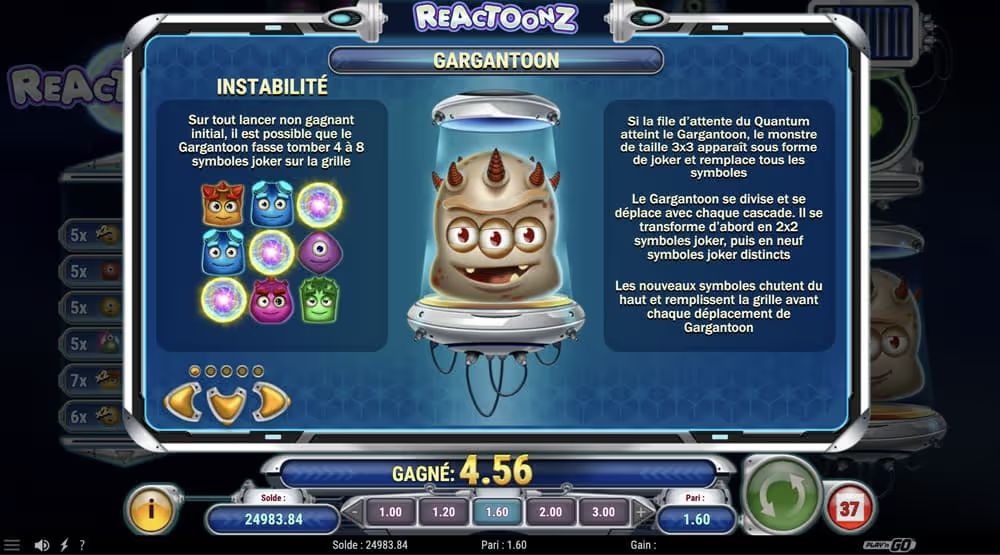Open help with the question mark
This screenshot has height=555, width=1000.
click(x=82, y=546)
